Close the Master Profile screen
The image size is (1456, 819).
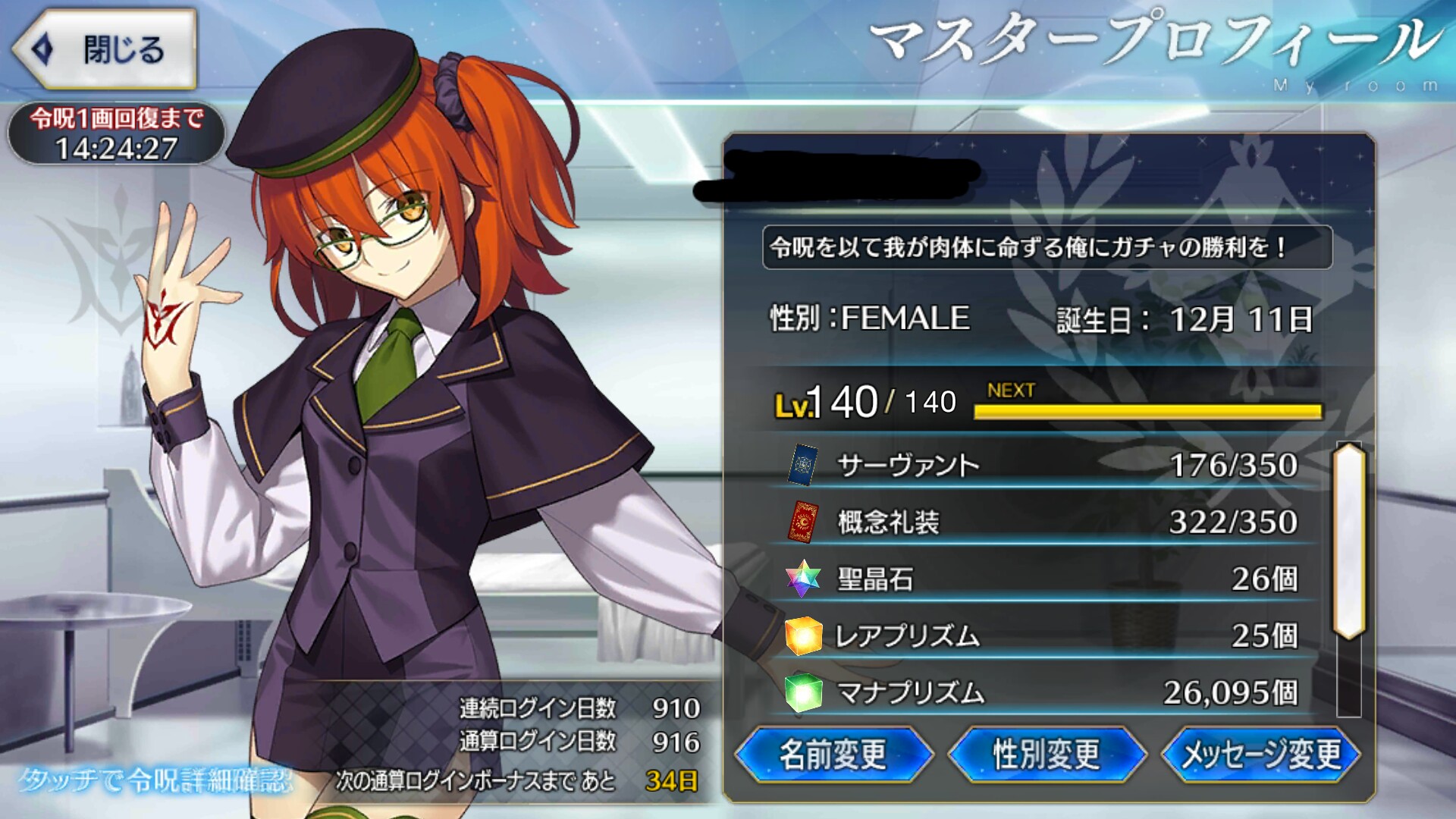105,50
